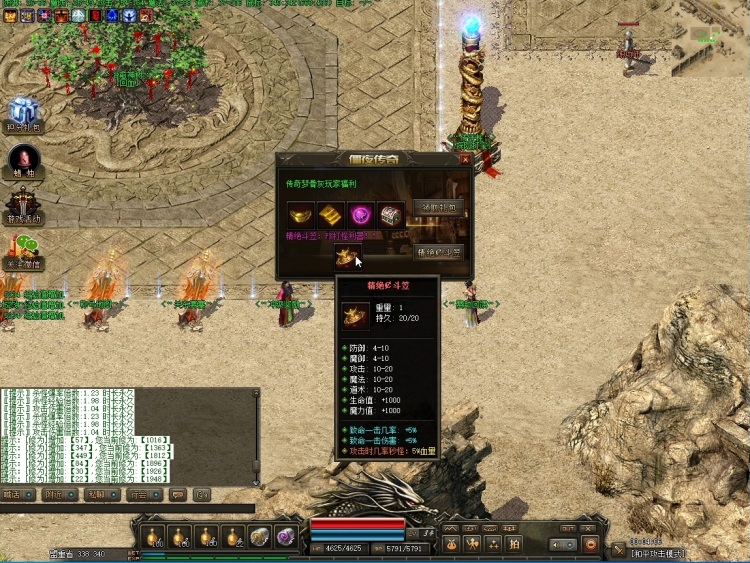Use the first potion in the hotbar
Viewport: 750px width, 563px height.
pos(153,536)
